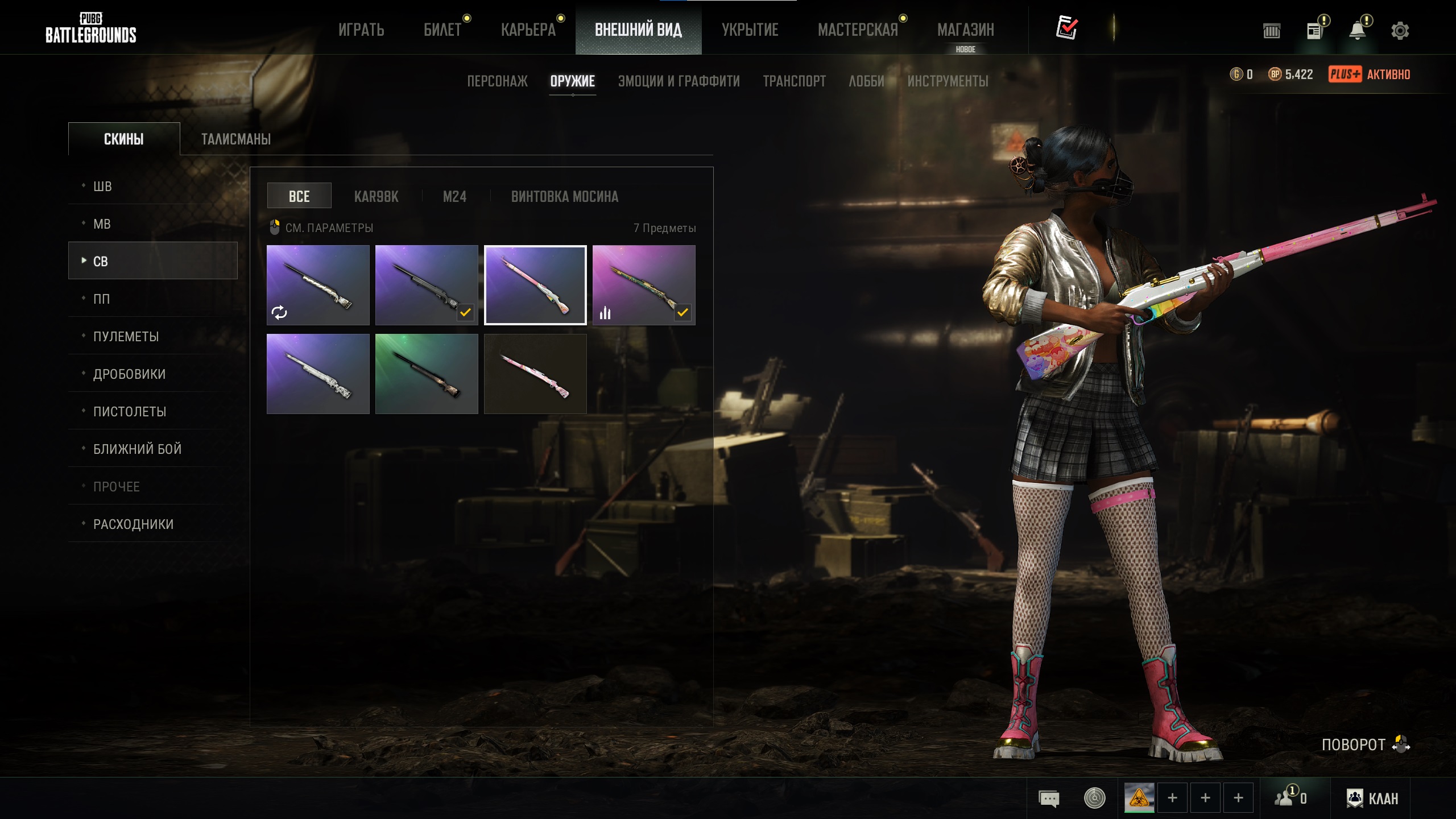The width and height of the screenshot is (1456, 819).
Task: Open the ТАЛИСМАНЫ charms tab
Action: pos(236,139)
